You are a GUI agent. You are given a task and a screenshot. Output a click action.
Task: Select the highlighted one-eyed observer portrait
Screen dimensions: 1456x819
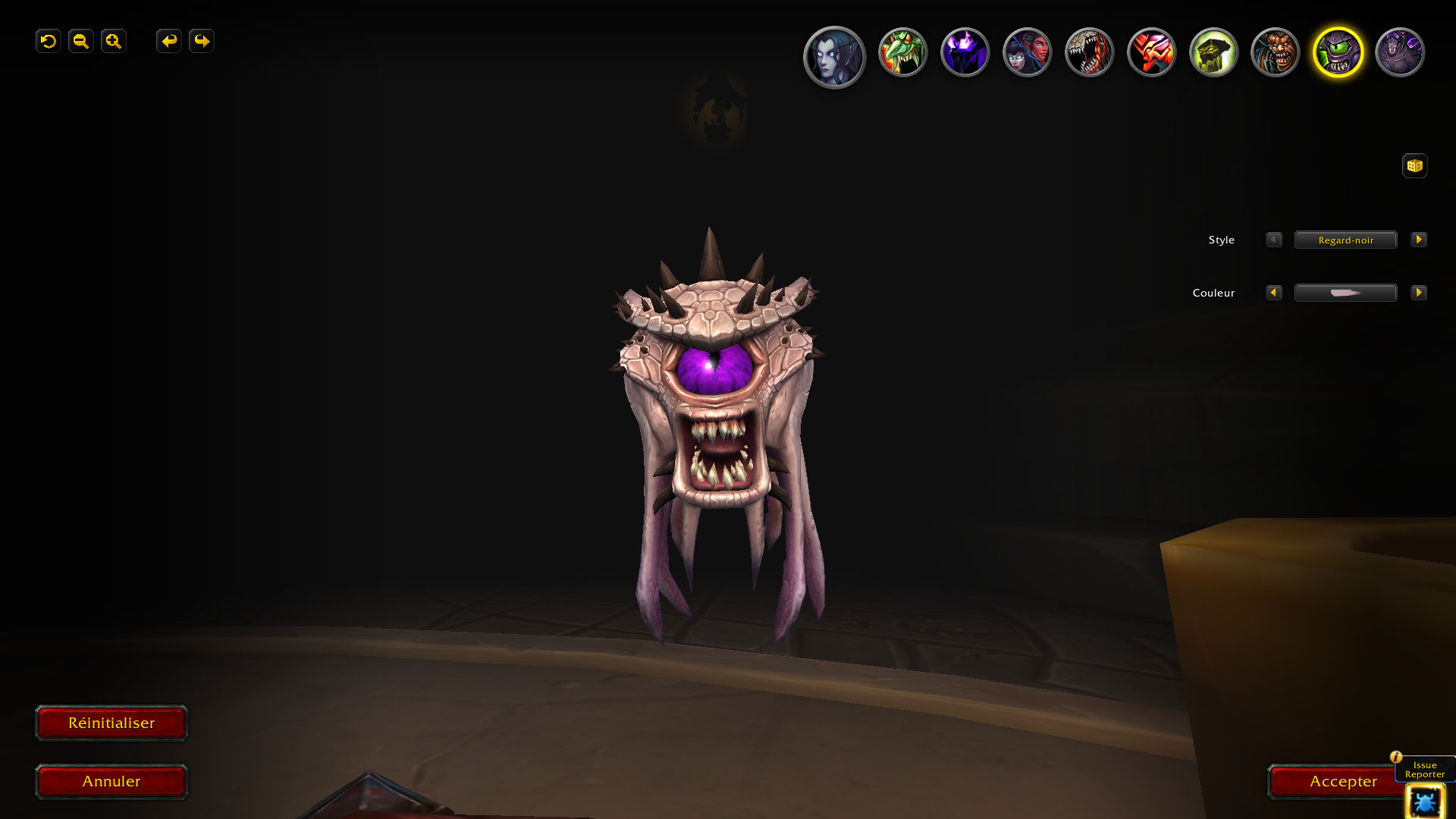pyautogui.click(x=1338, y=52)
